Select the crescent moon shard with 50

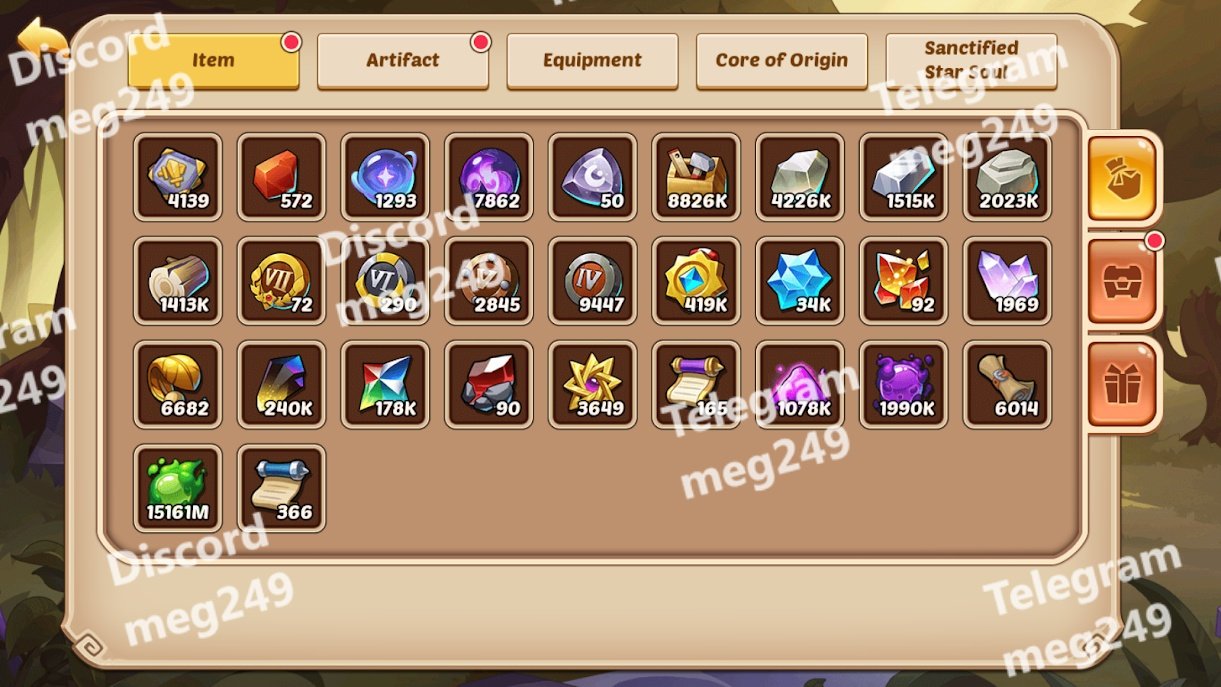pyautogui.click(x=592, y=177)
